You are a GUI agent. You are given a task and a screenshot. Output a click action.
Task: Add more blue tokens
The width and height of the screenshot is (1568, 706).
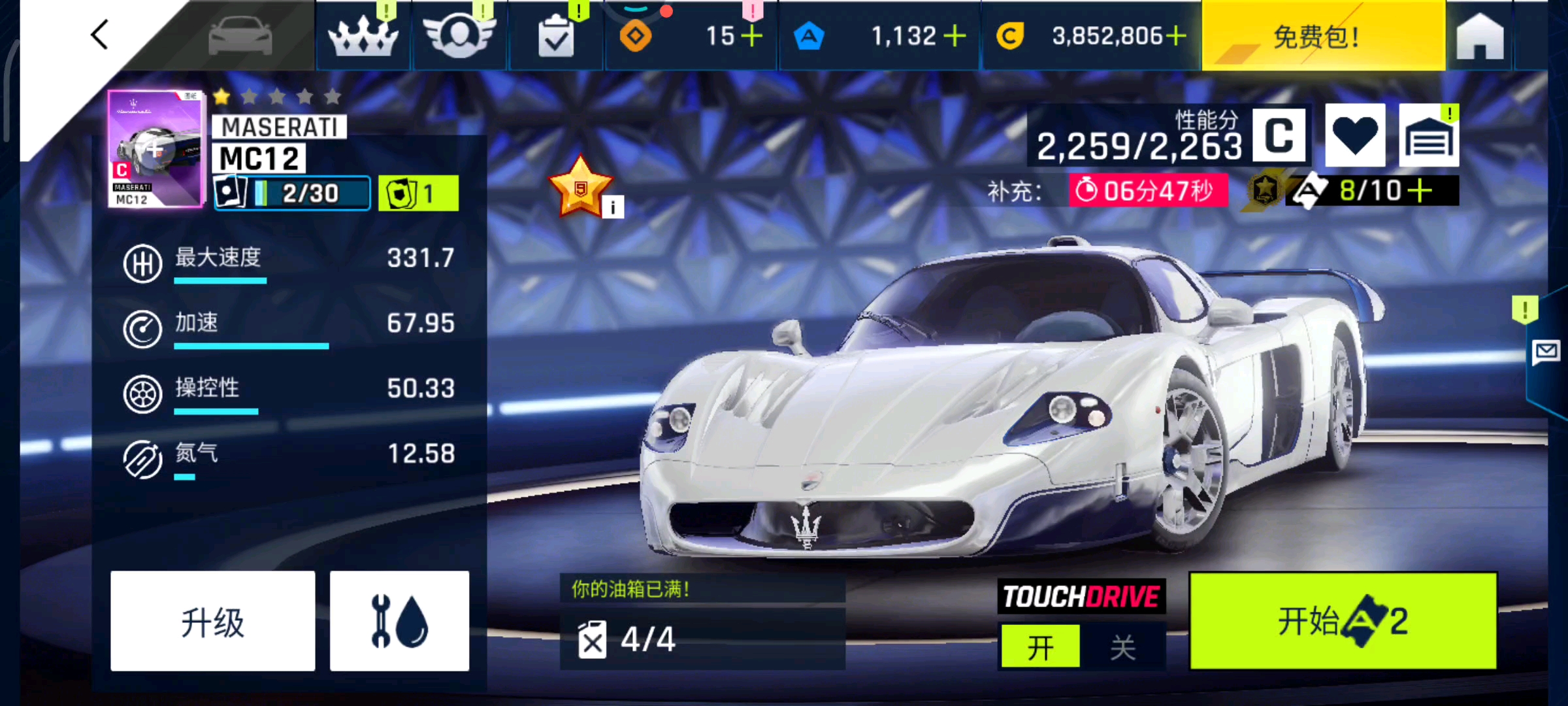pyautogui.click(x=955, y=37)
